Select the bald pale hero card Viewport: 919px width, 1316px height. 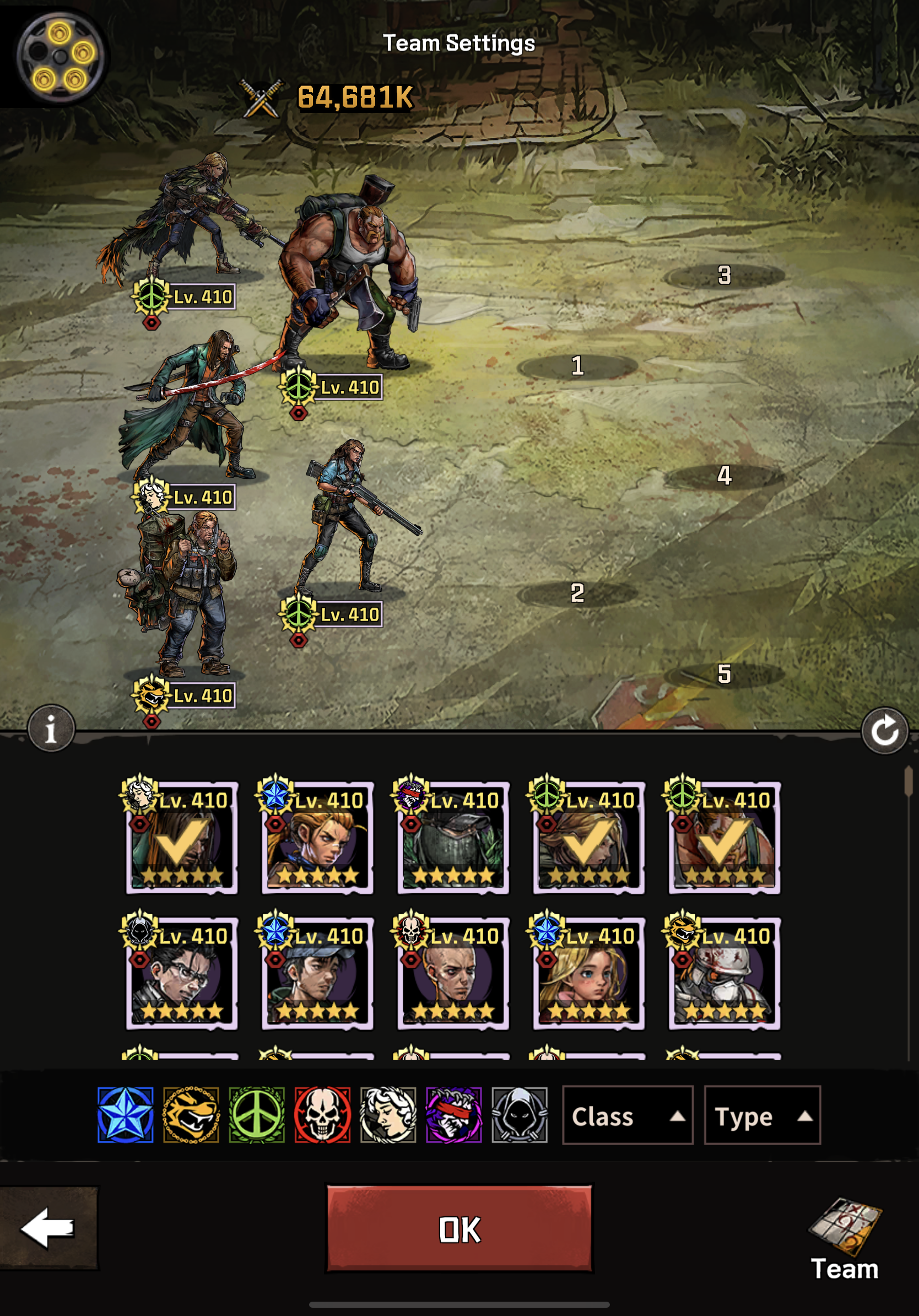(x=453, y=973)
